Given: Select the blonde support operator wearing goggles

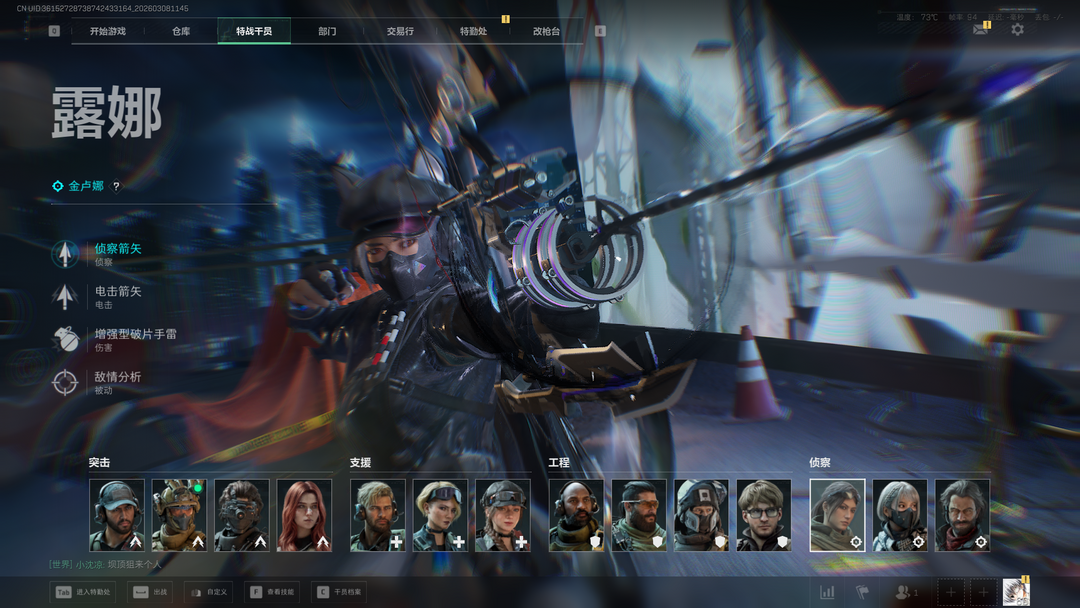Looking at the screenshot, I should click(440, 515).
